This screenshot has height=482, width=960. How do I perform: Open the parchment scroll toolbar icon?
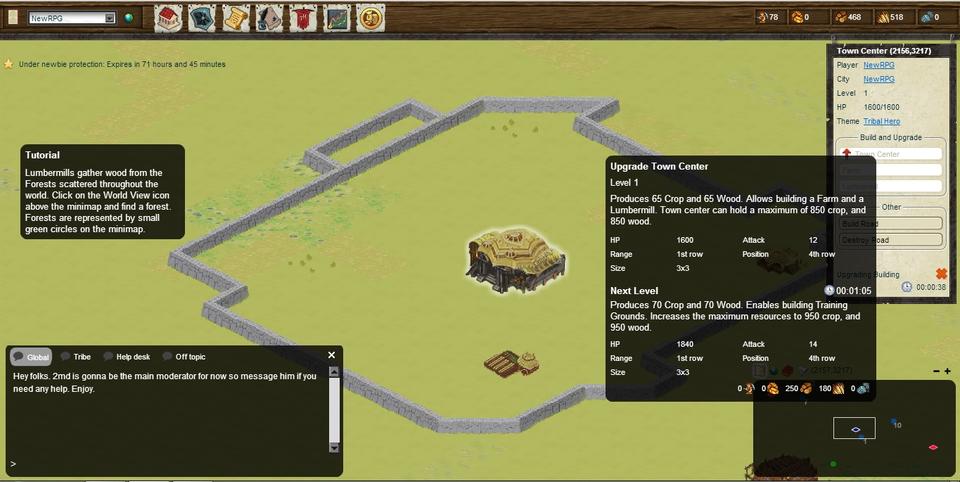235,17
